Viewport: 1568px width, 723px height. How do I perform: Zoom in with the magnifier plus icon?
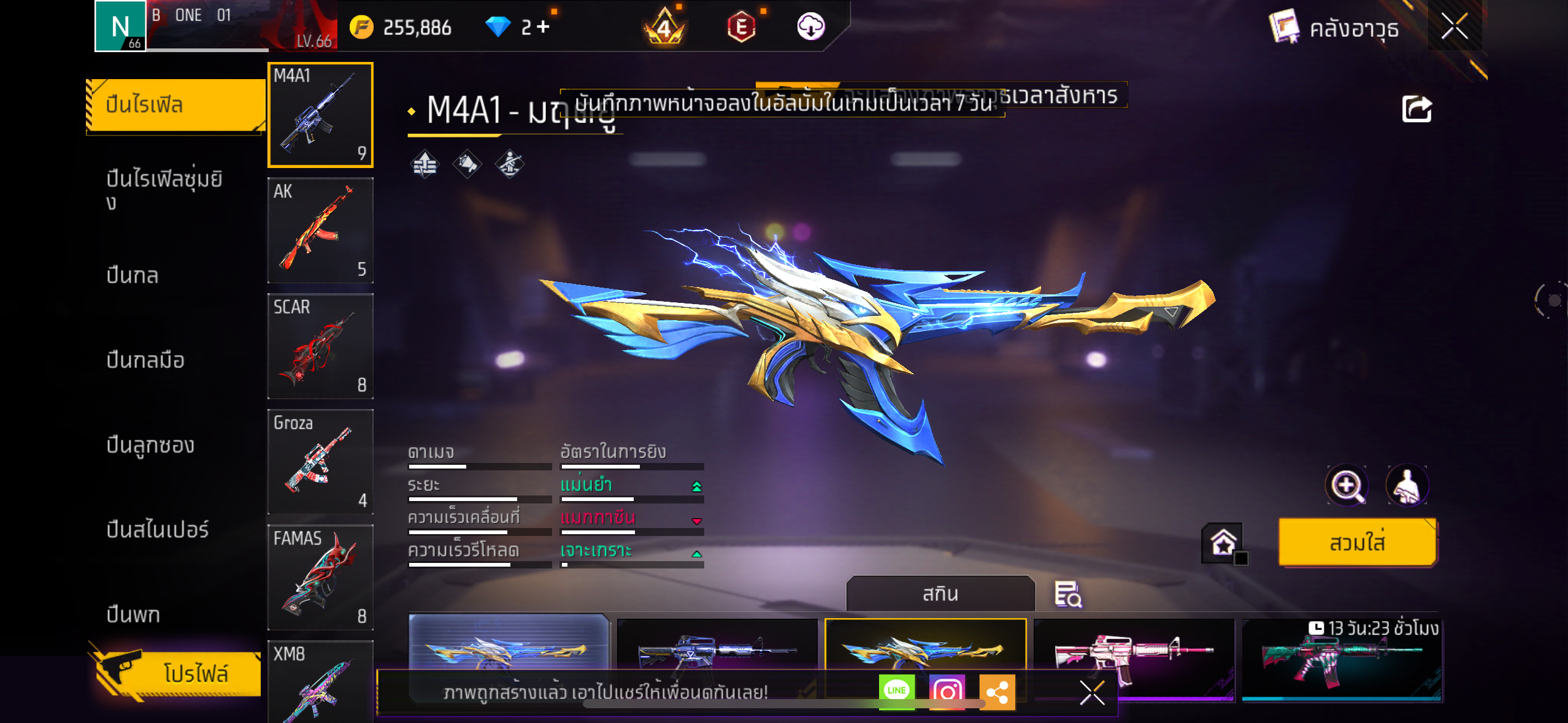click(1347, 485)
